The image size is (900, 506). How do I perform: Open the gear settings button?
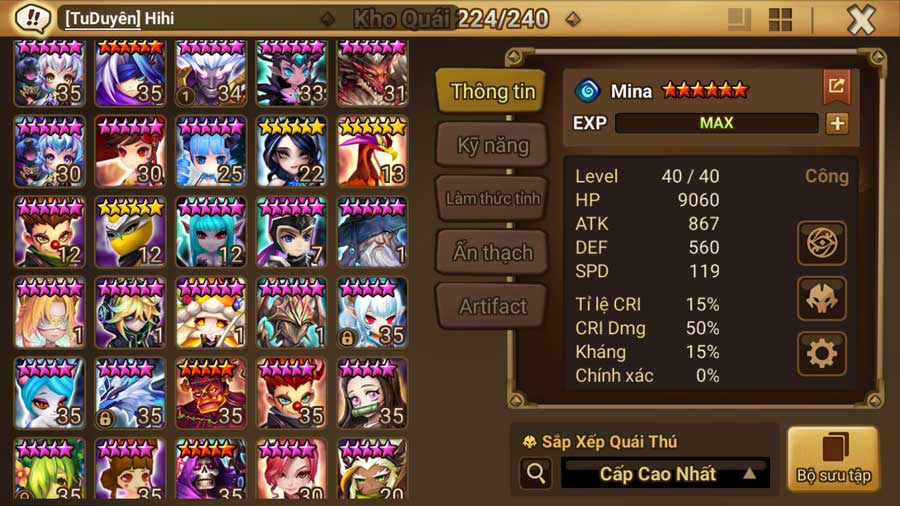(822, 354)
